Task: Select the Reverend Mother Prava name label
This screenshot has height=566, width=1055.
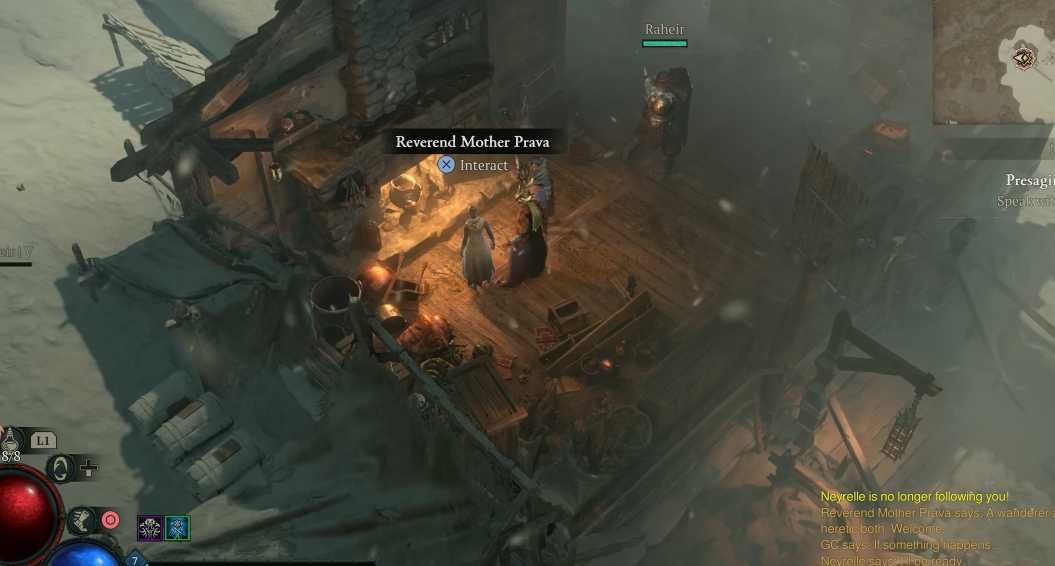Action: [x=472, y=142]
